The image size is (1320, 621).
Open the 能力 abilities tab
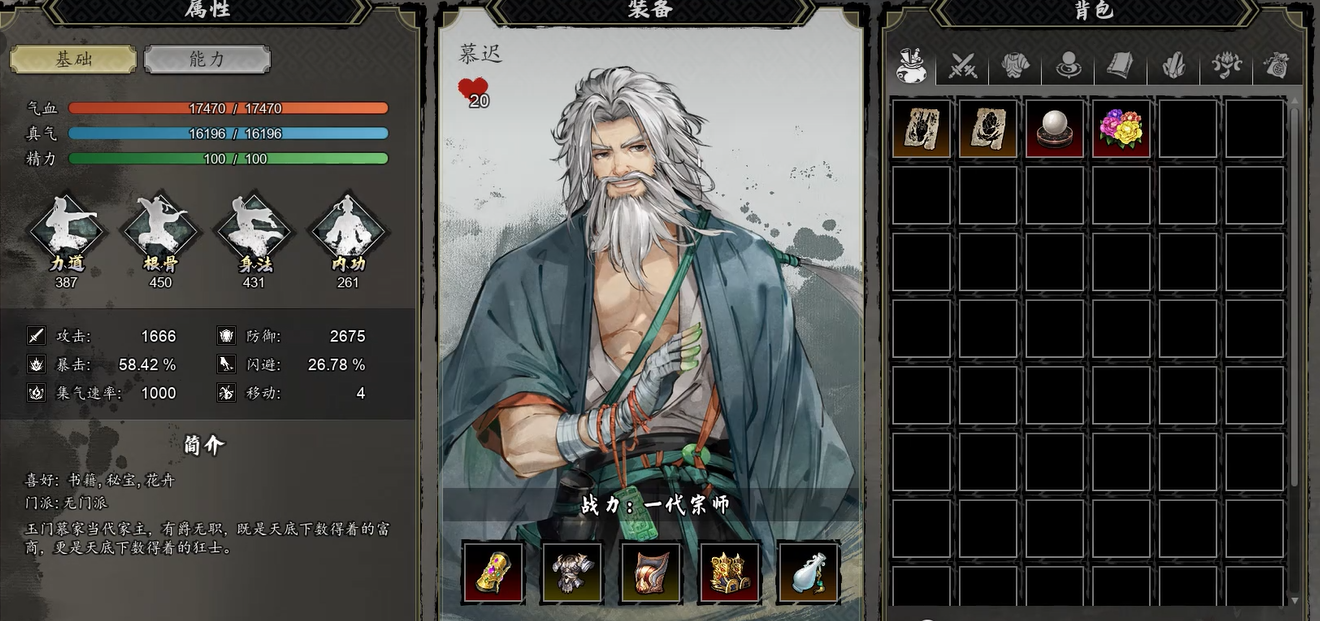tap(207, 59)
